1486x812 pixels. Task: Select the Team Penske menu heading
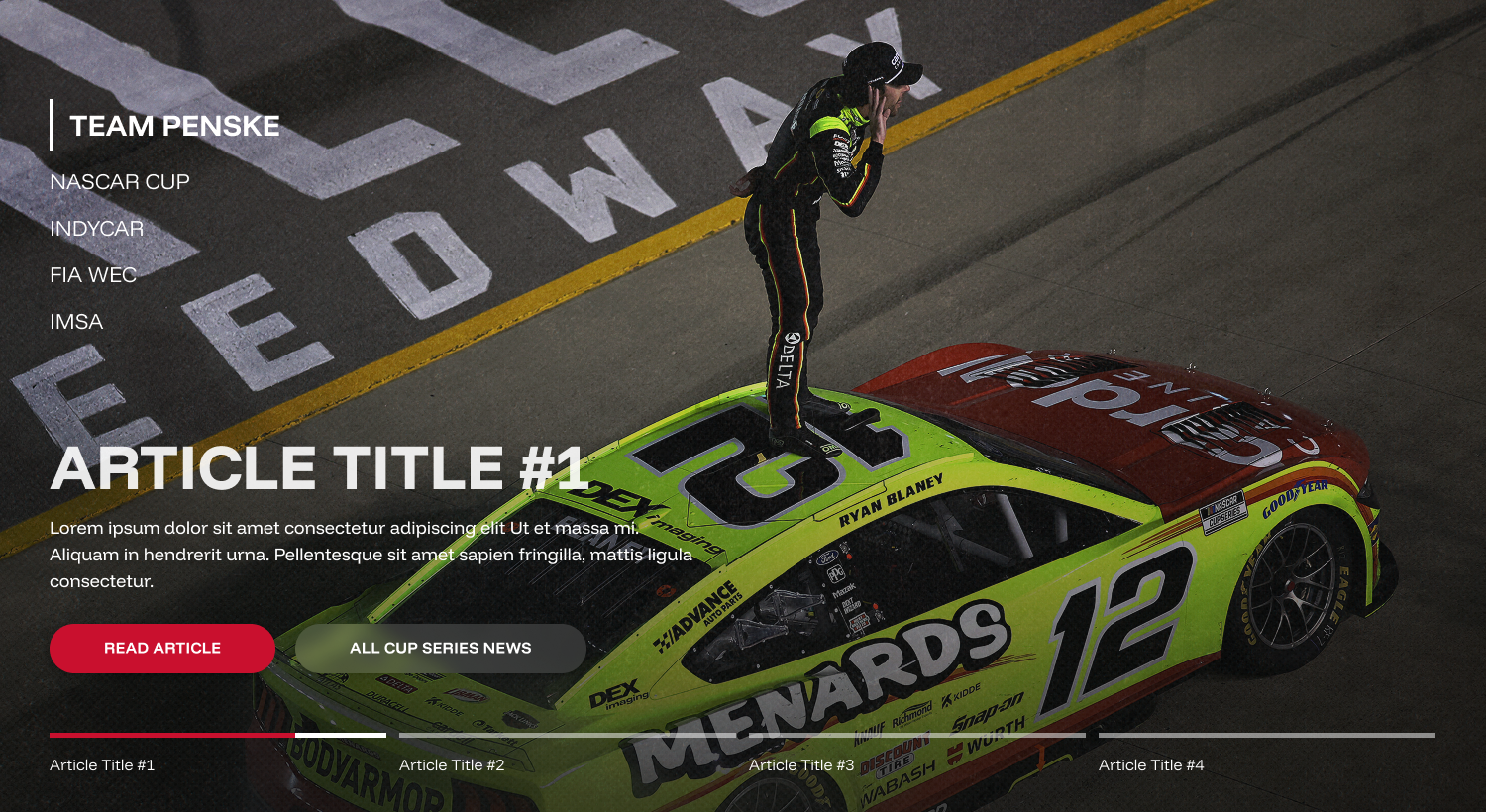pyautogui.click(x=174, y=126)
